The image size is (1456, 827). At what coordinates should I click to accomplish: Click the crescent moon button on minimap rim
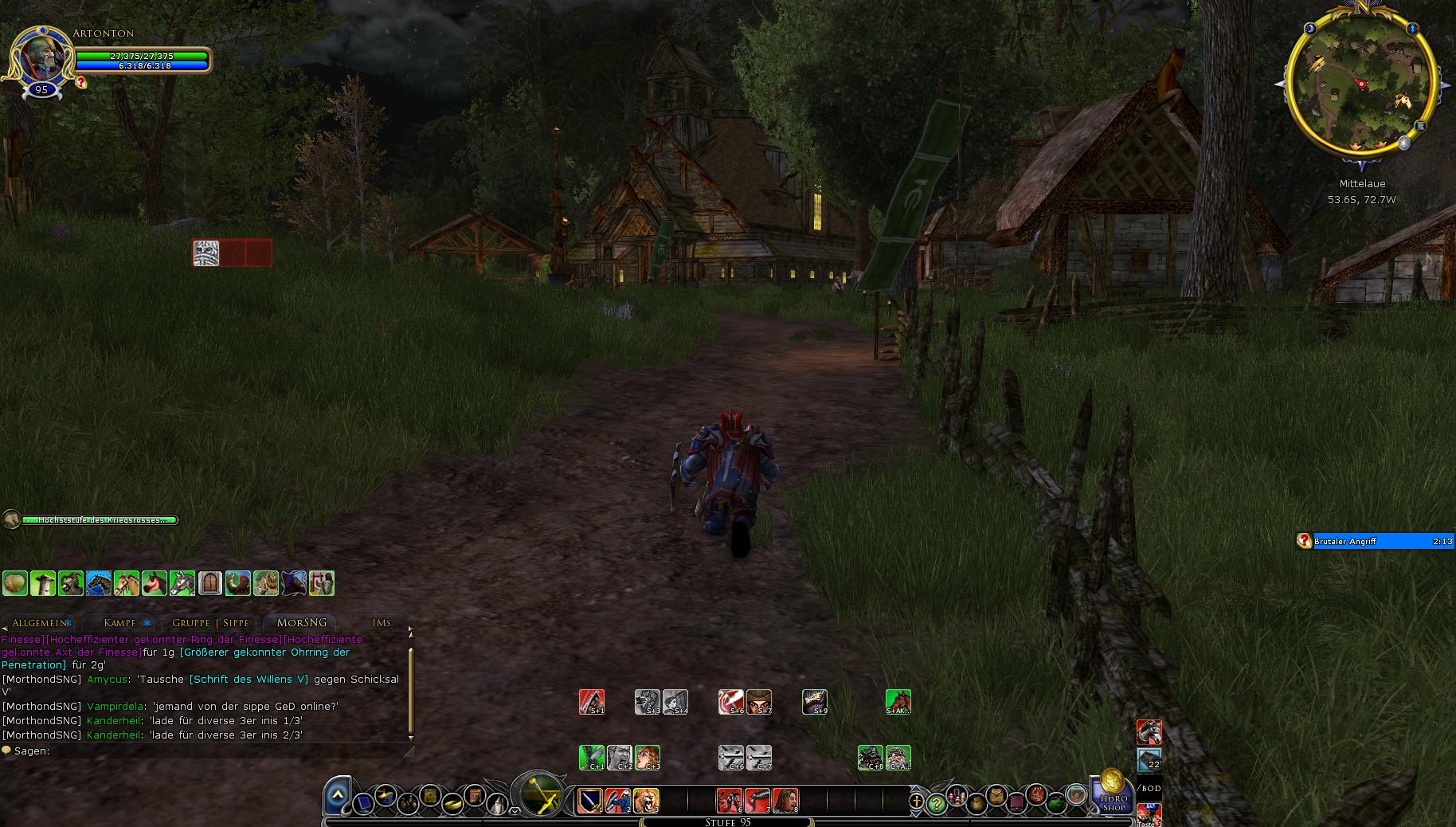pos(1311,29)
